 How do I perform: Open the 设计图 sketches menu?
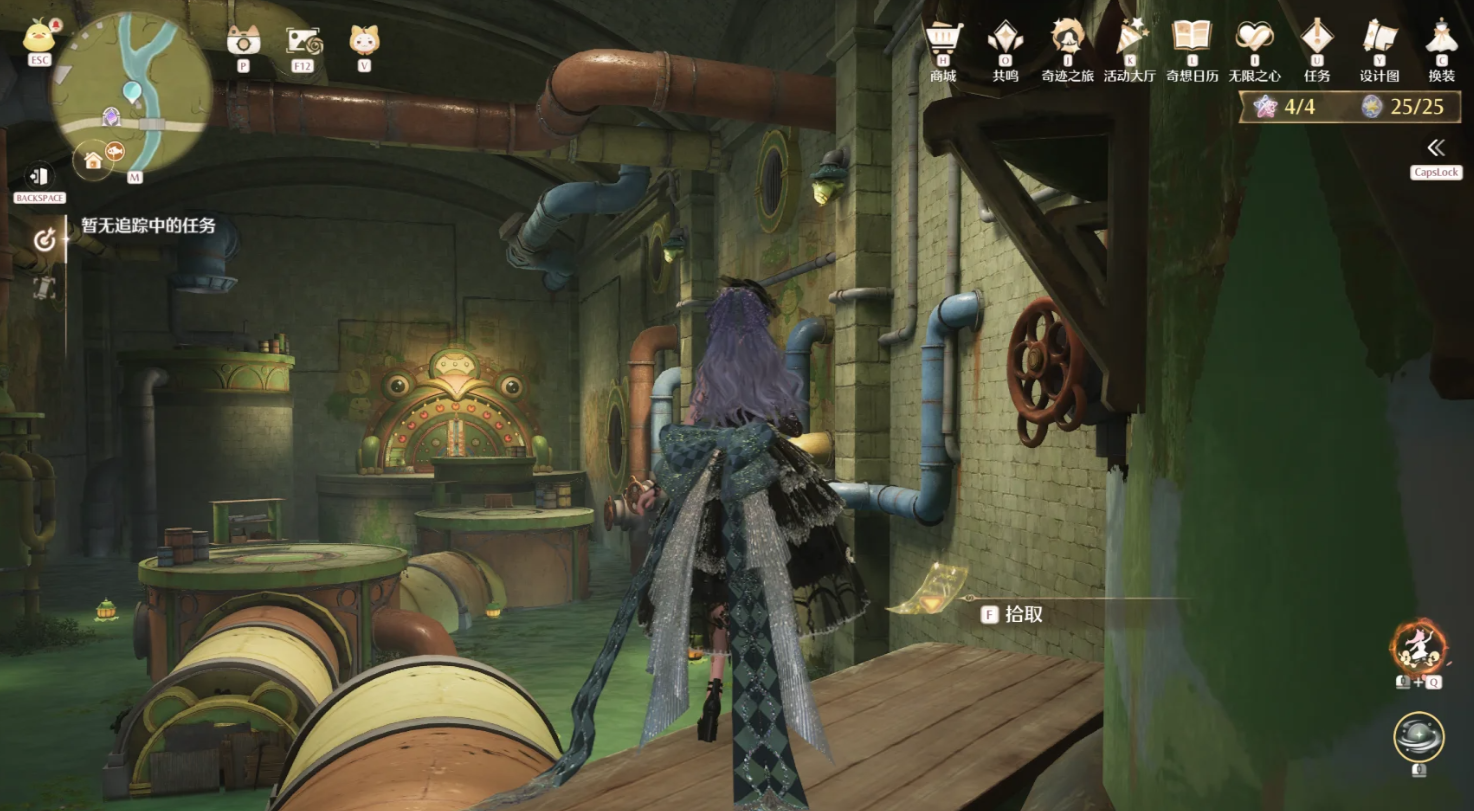click(1379, 40)
